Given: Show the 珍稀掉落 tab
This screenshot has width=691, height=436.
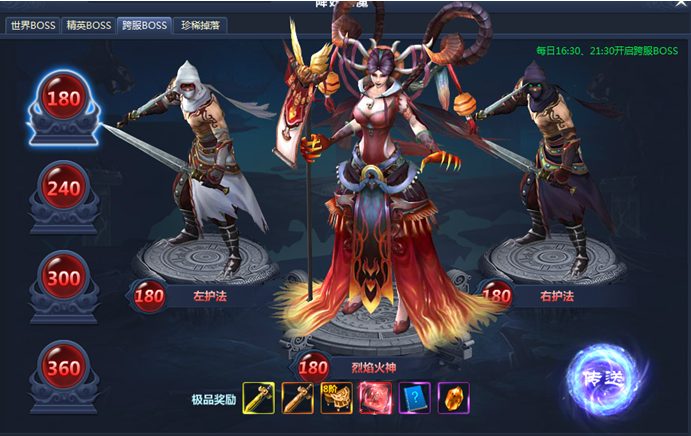Looking at the screenshot, I should (201, 24).
